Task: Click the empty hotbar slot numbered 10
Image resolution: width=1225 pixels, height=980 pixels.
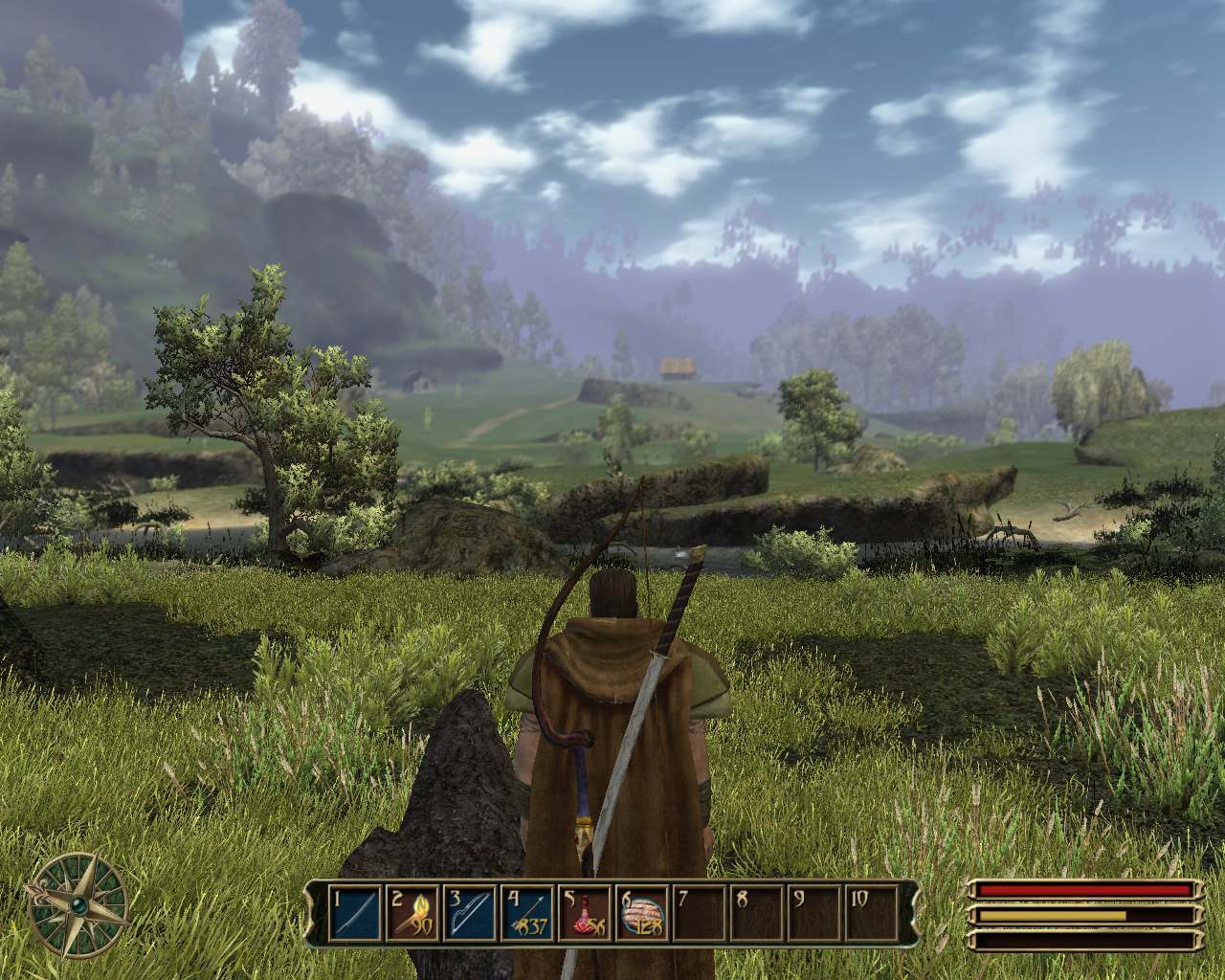Action: 872,913
